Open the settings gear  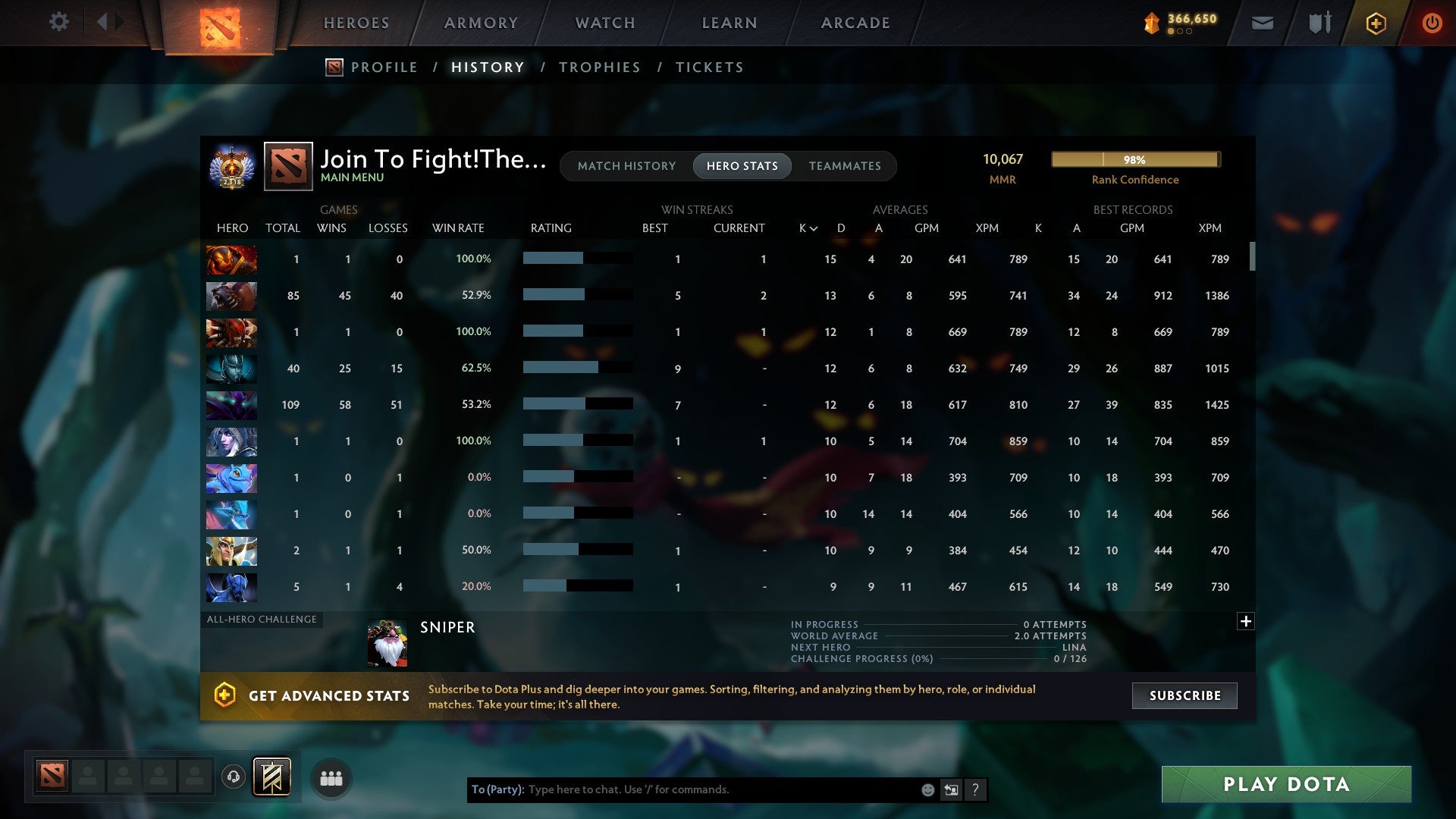tap(59, 22)
